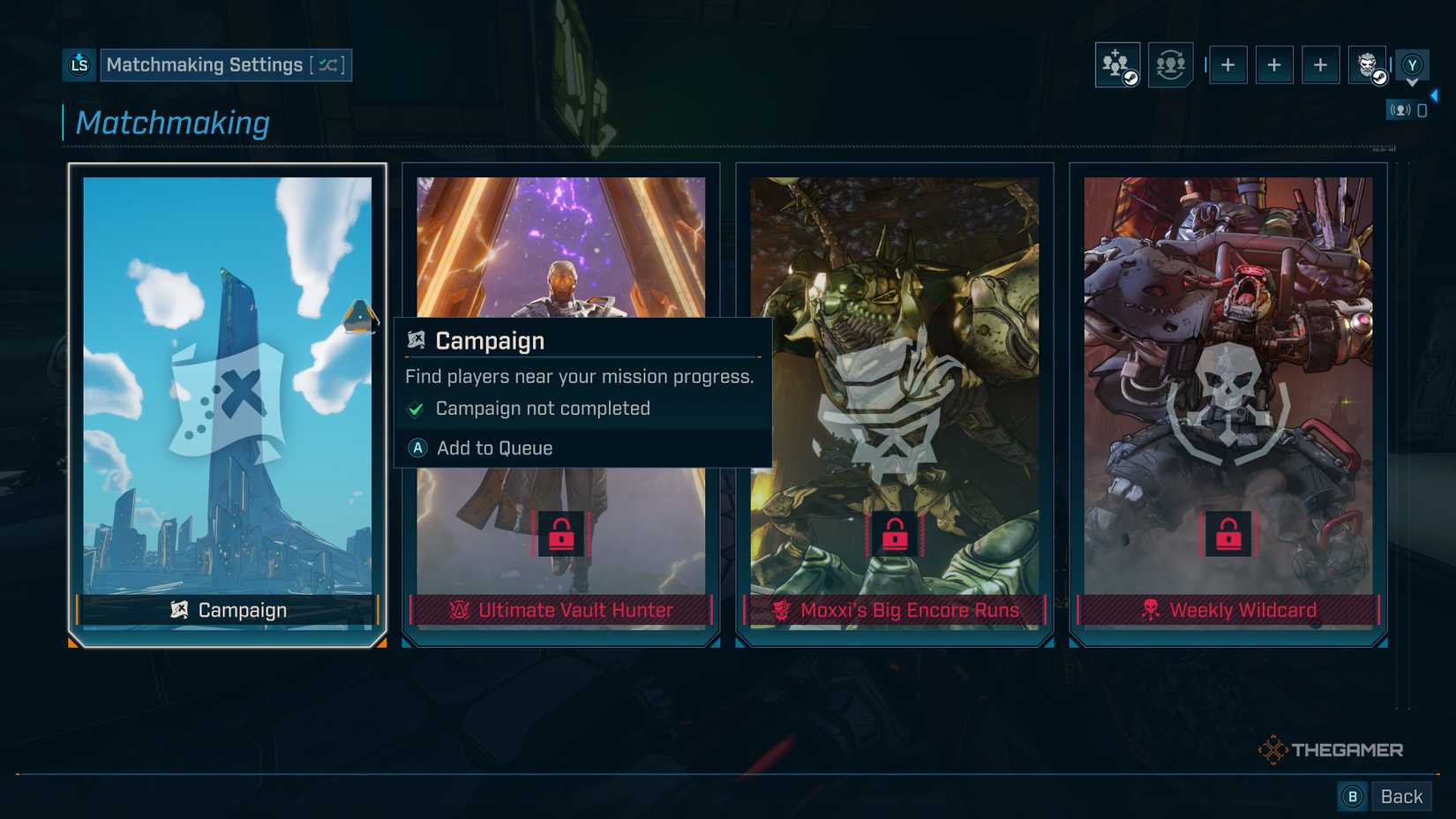Click the green Campaign not completed checkmark

[415, 408]
